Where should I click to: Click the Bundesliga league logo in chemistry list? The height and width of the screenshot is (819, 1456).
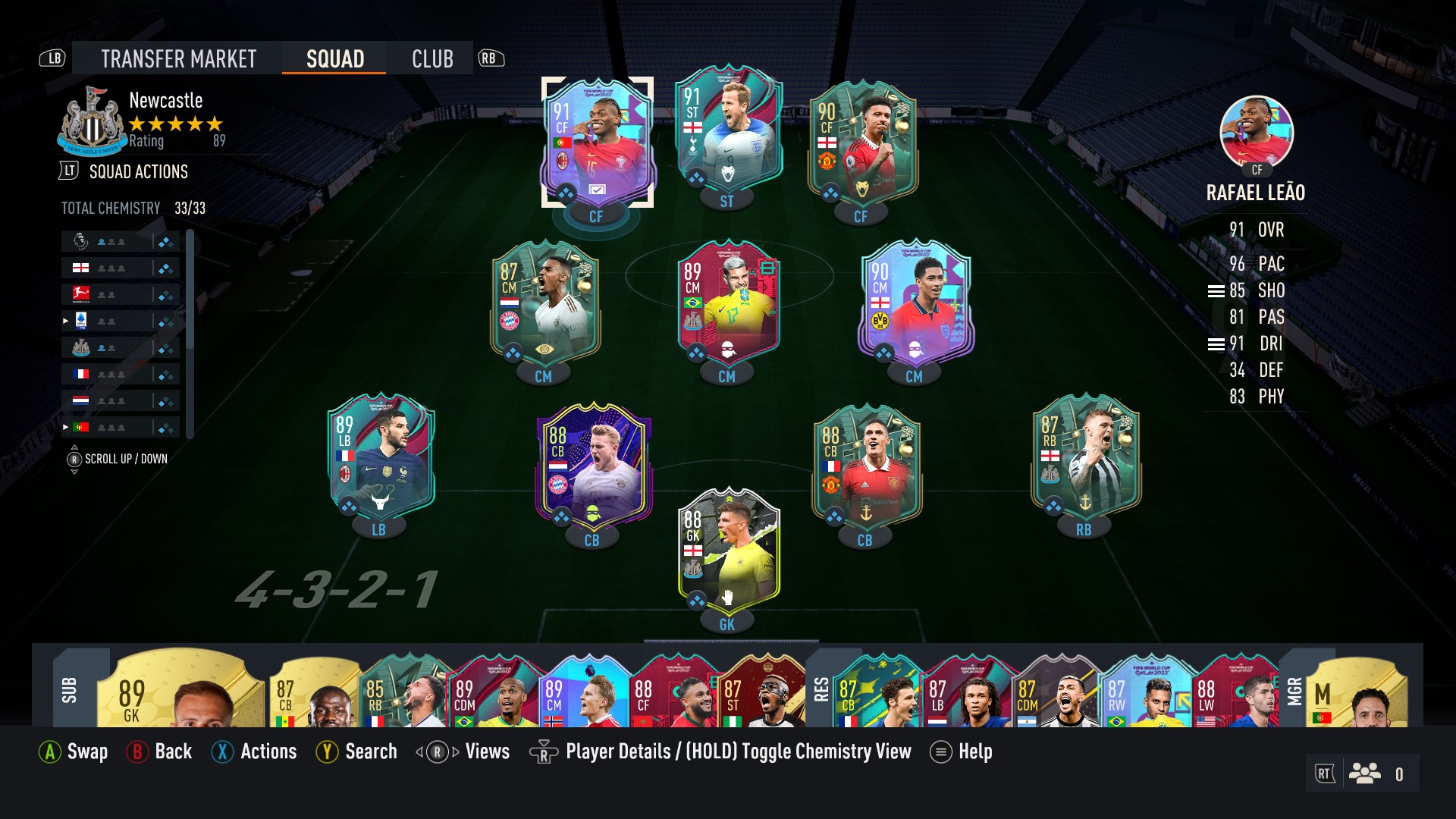80,293
